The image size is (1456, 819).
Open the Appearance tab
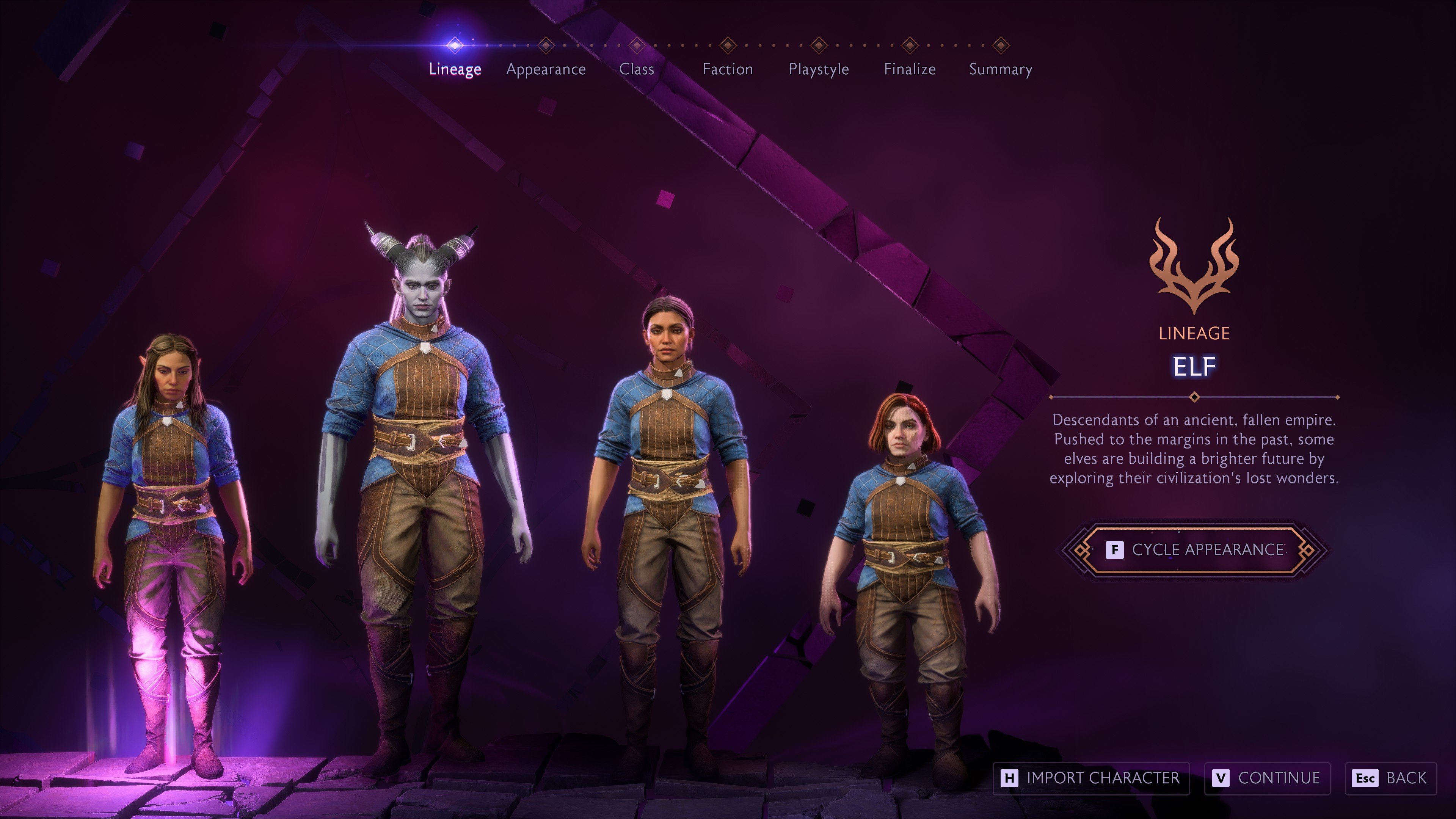point(546,69)
